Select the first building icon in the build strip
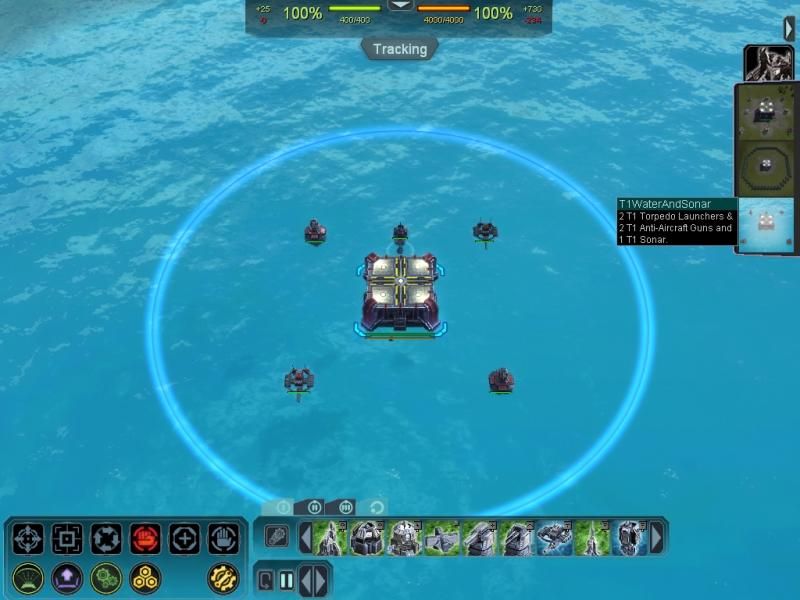 tap(330, 537)
